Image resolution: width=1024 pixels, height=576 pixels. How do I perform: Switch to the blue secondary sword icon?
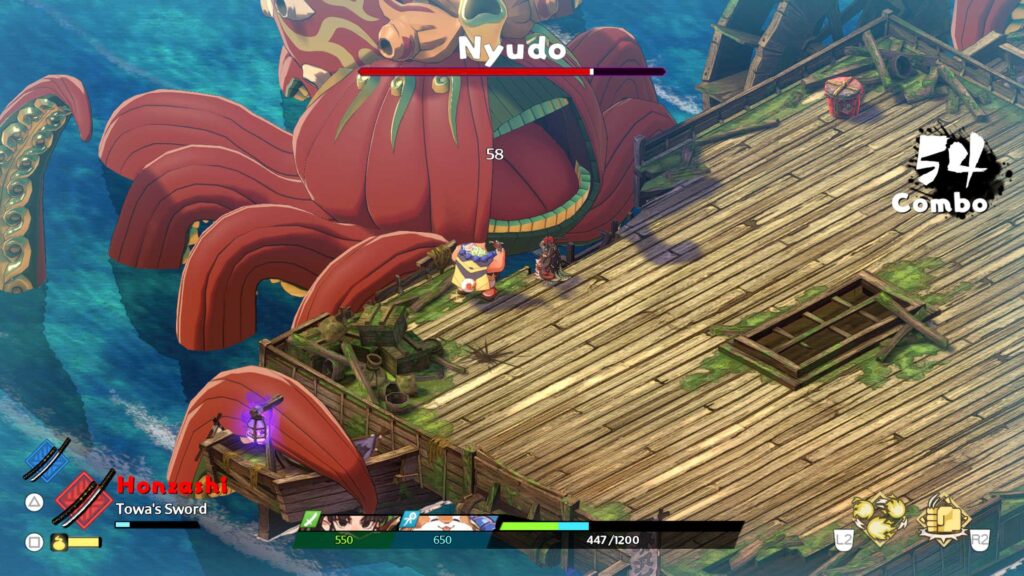48,461
